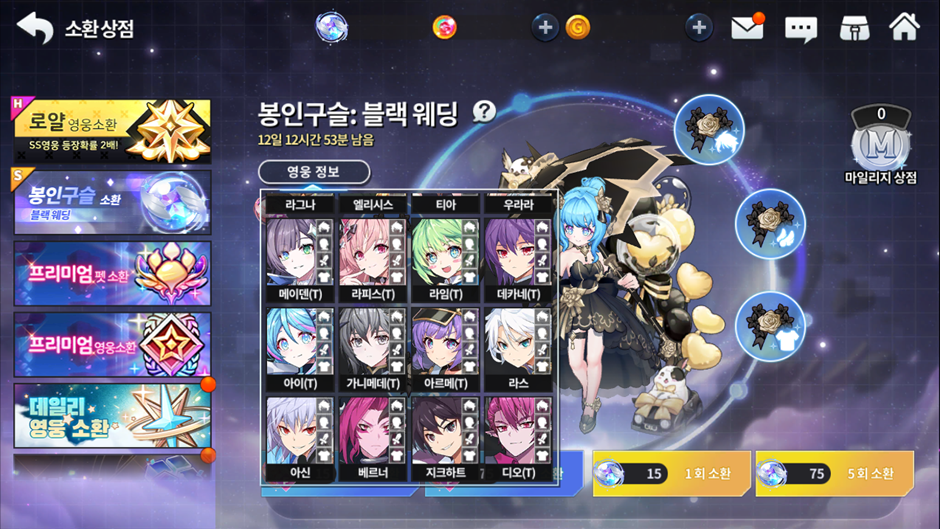Select the 봉인구슬 소환 banner

[x=112, y=201]
